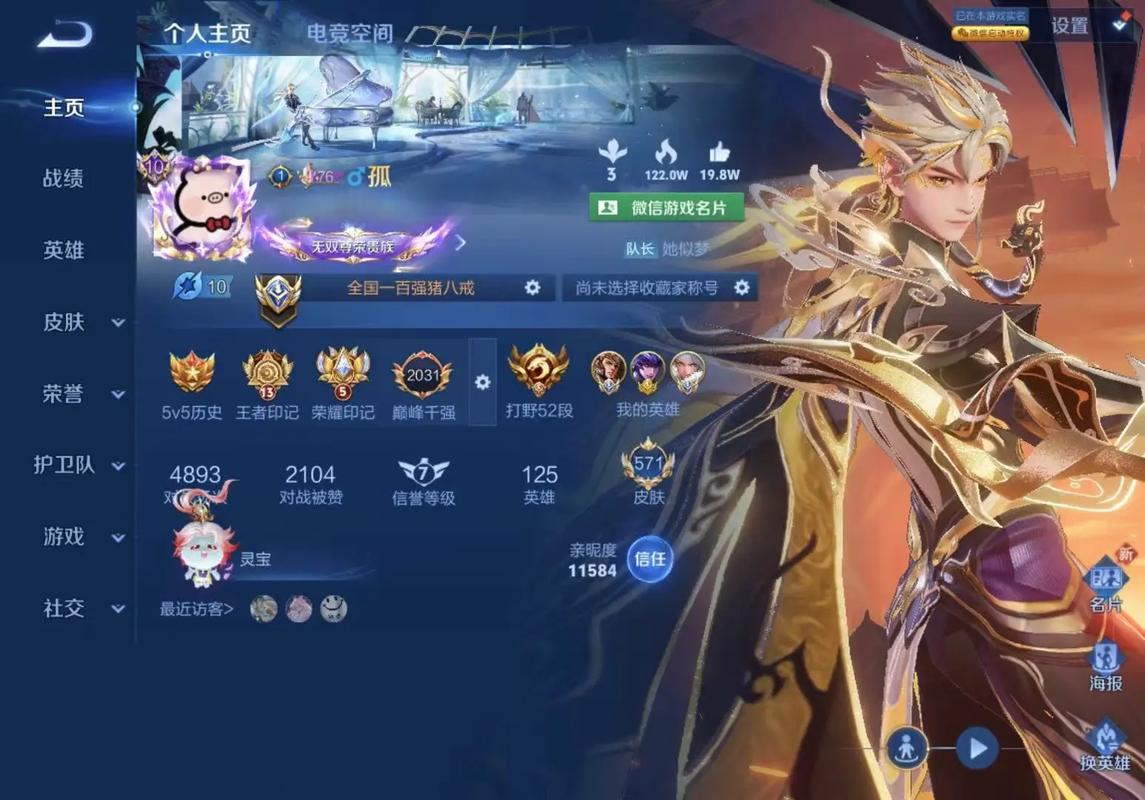Tap the 信任 intimacy button
This screenshot has height=800, width=1145.
(x=650, y=559)
